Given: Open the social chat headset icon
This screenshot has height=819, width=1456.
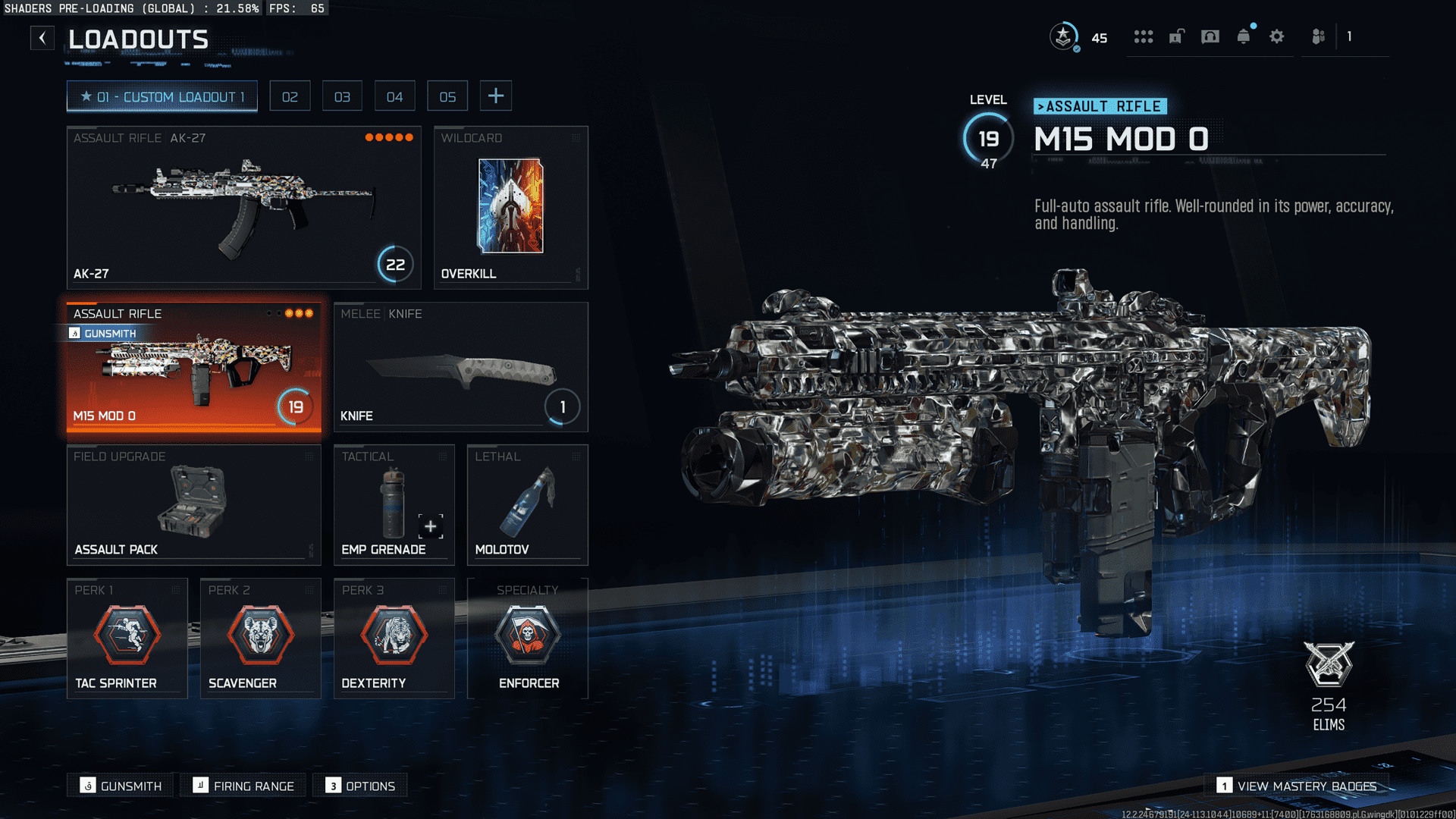Looking at the screenshot, I should pyautogui.click(x=1210, y=36).
